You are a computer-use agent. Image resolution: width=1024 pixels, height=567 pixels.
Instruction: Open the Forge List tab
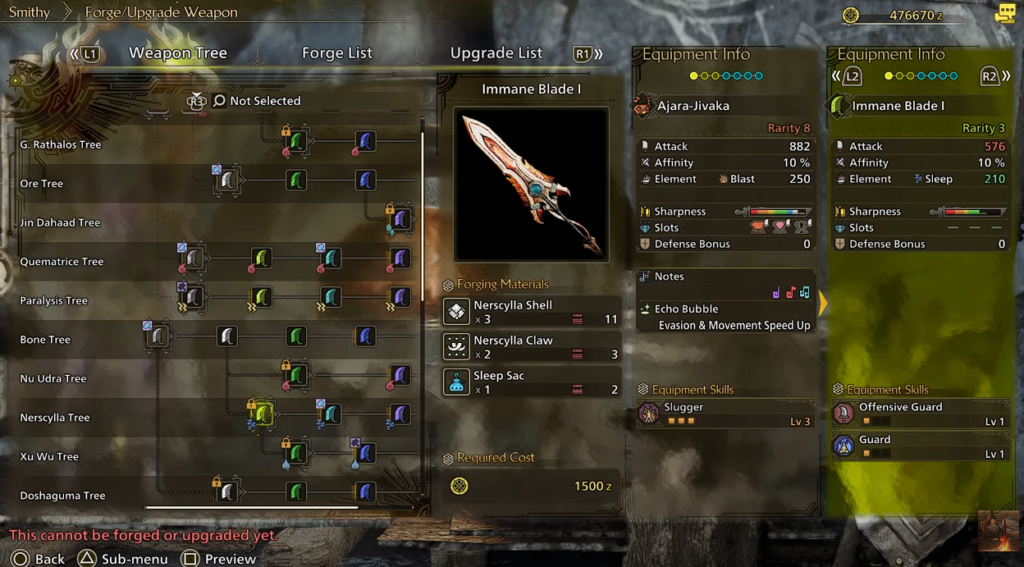[337, 53]
